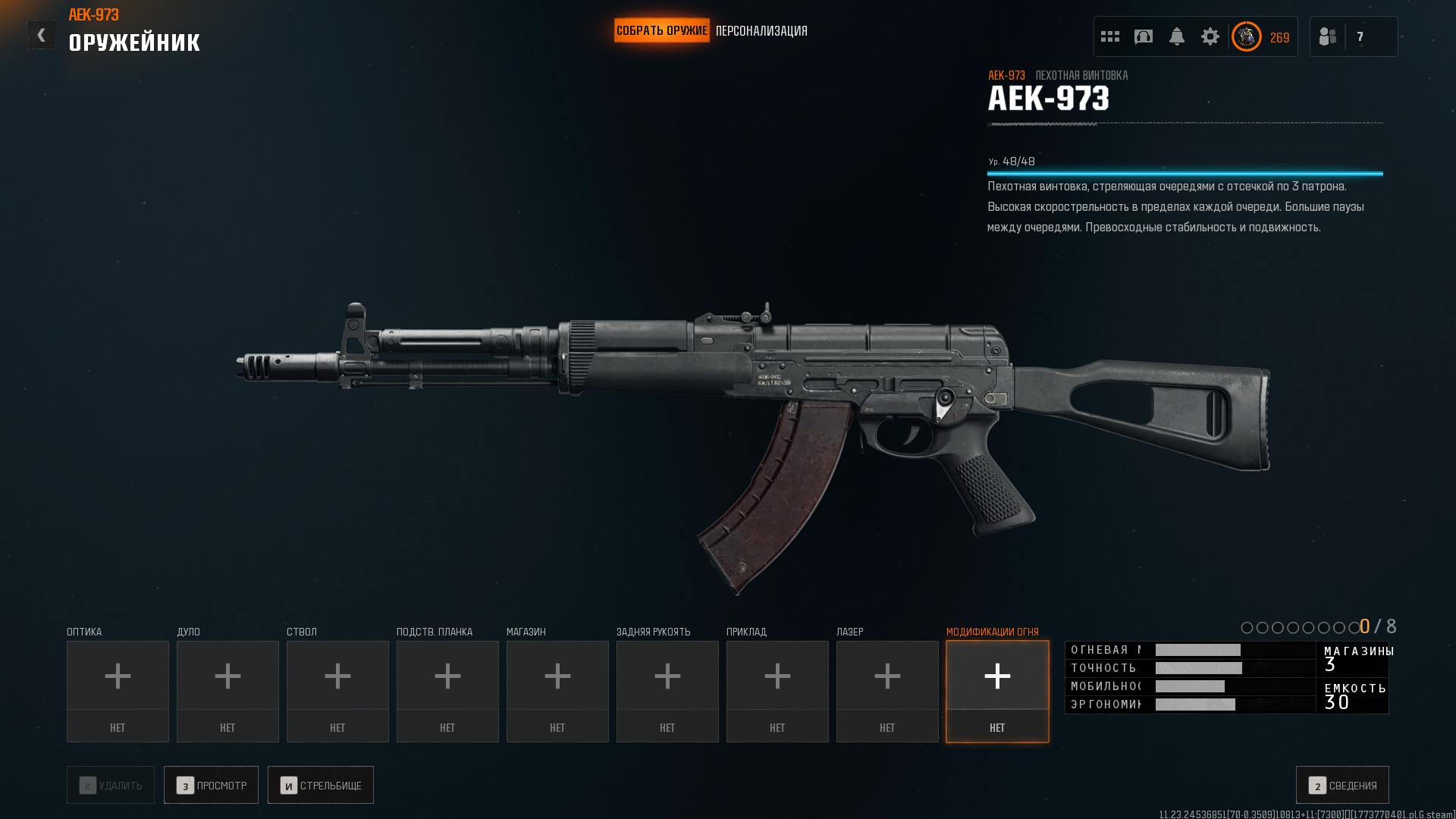Show weapon details with Сведения

[x=1342, y=785]
